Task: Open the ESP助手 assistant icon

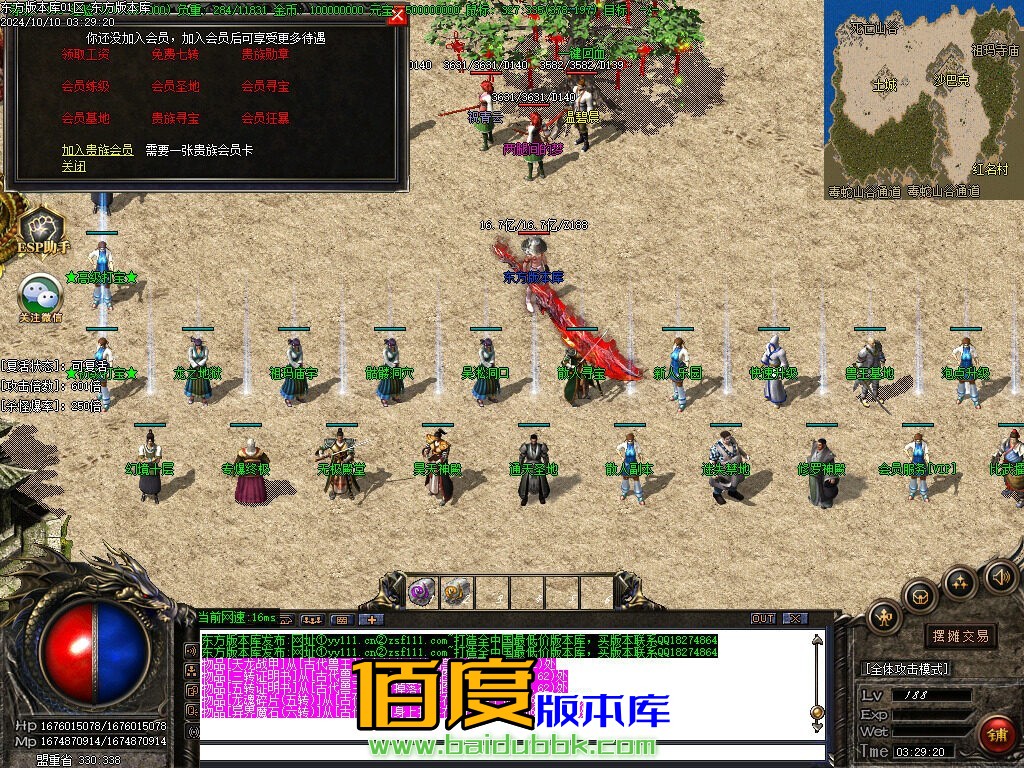Action: pyautogui.click(x=42, y=232)
